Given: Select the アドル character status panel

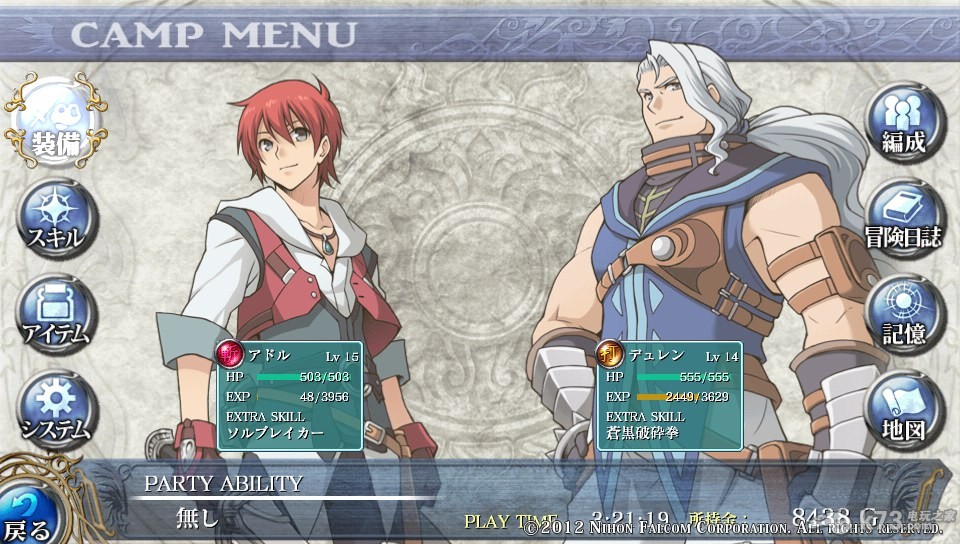Looking at the screenshot, I should tap(289, 395).
